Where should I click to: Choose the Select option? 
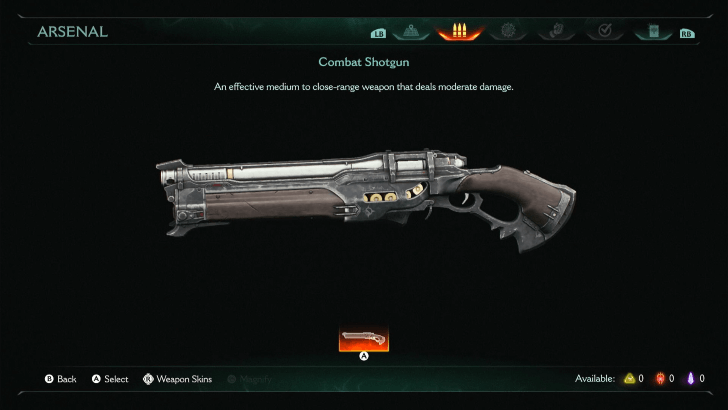(110, 379)
